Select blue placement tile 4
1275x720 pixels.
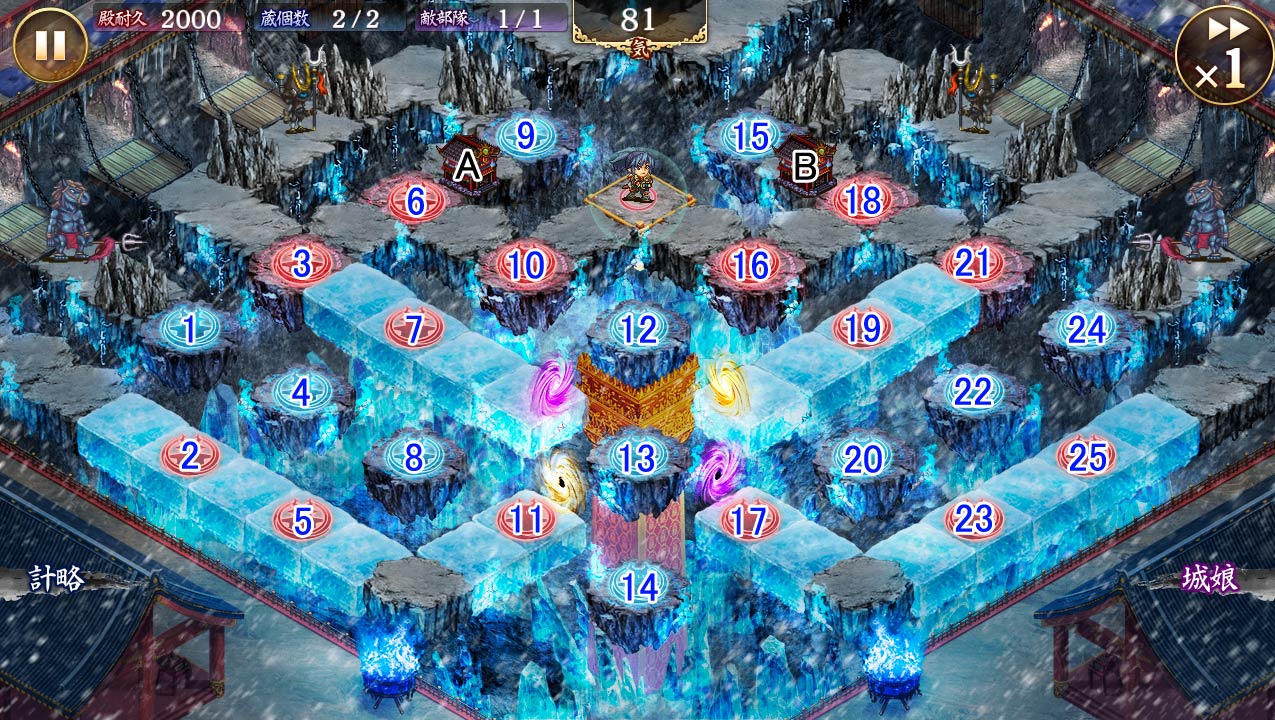click(x=301, y=392)
